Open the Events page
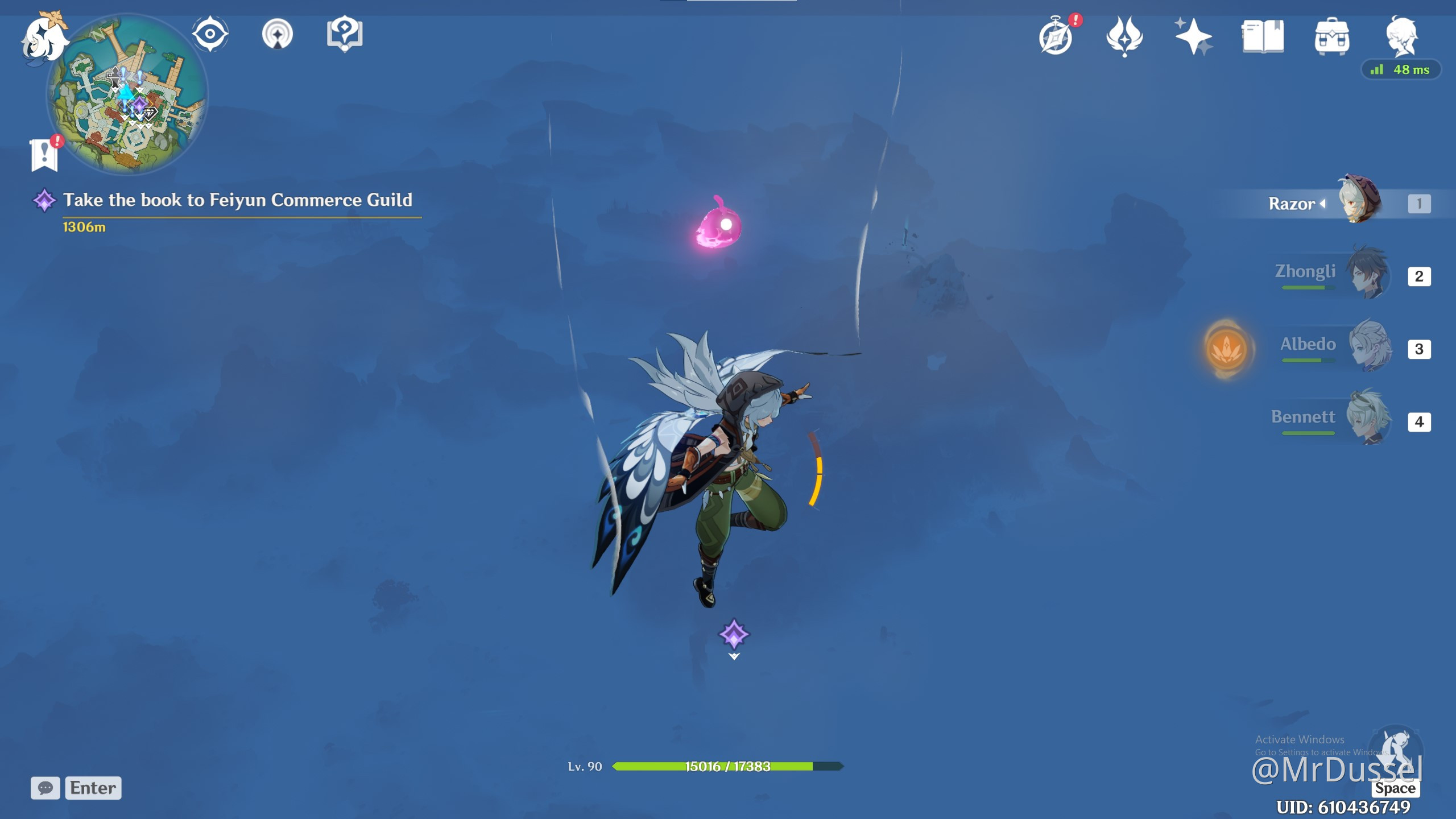This screenshot has height=819, width=1456. pyautogui.click(x=1057, y=34)
